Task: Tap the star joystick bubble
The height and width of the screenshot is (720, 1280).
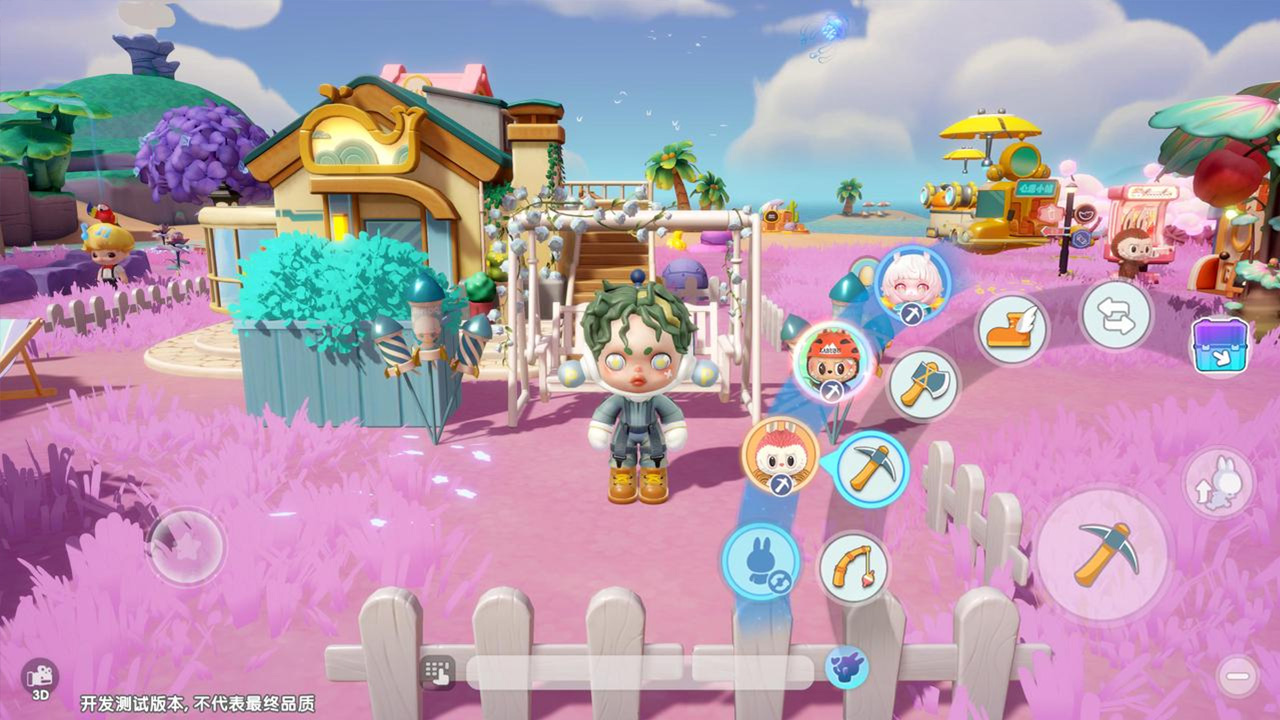Action: click(186, 546)
